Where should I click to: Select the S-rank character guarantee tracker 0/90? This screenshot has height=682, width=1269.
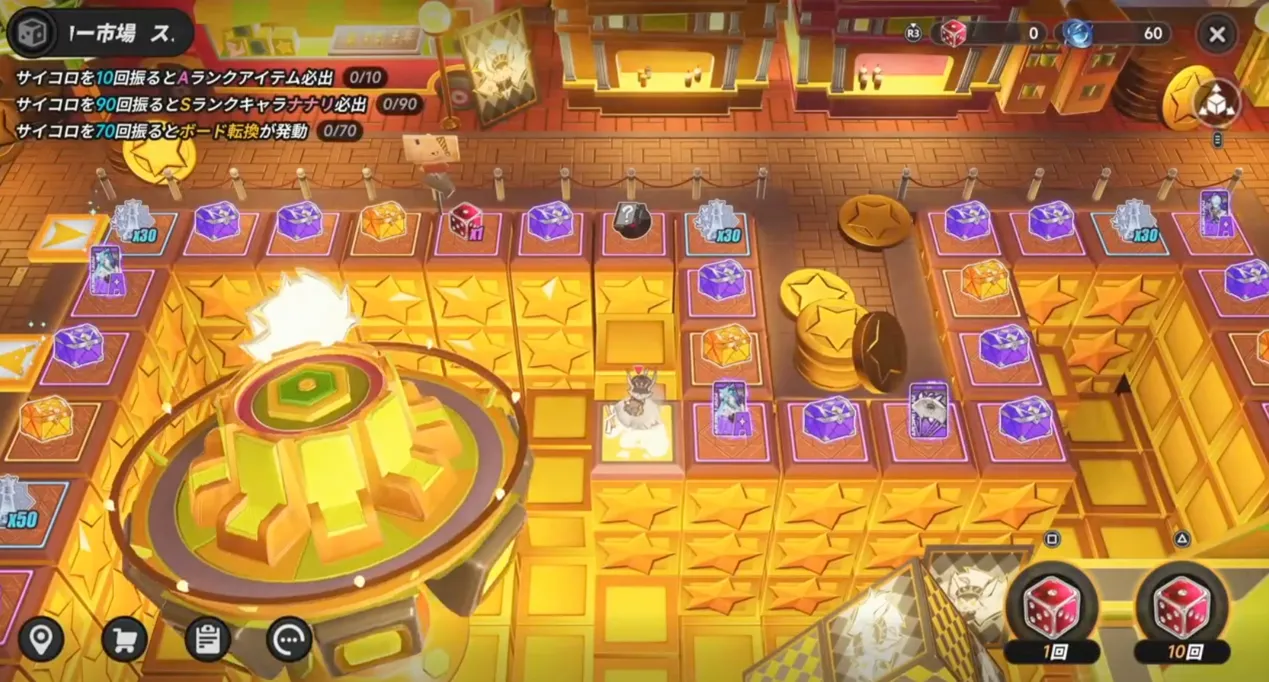(398, 104)
